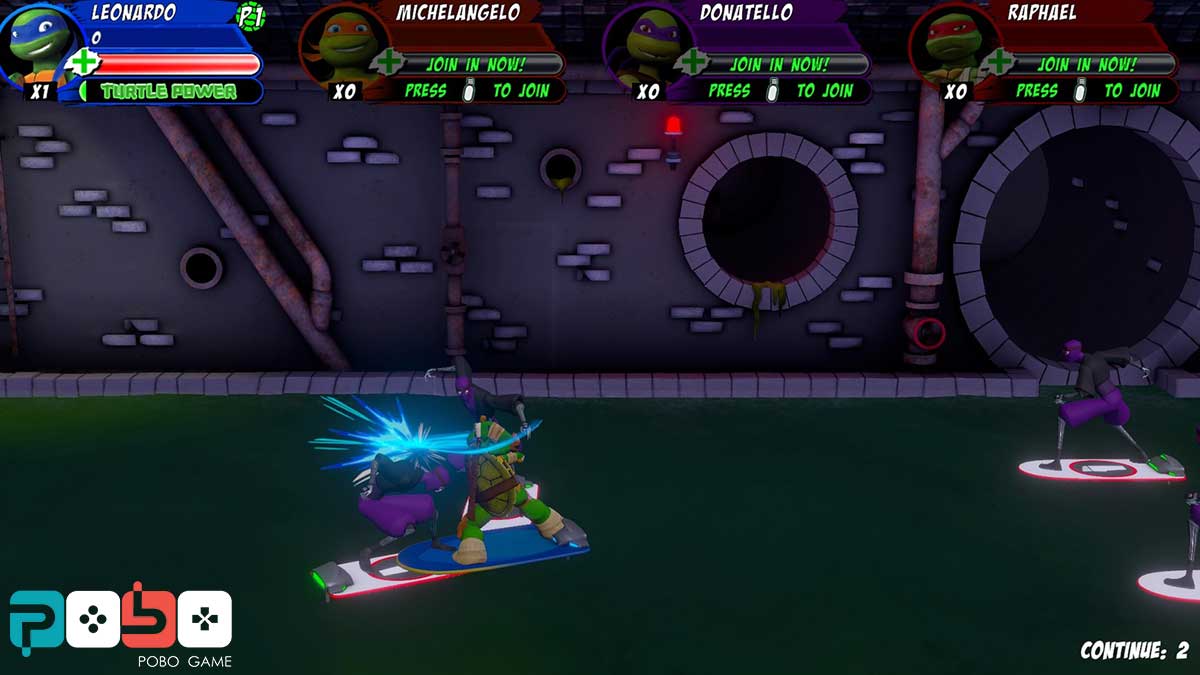This screenshot has height=675, width=1200.
Task: Open the POBO Game logo watermark
Action: tap(120, 625)
